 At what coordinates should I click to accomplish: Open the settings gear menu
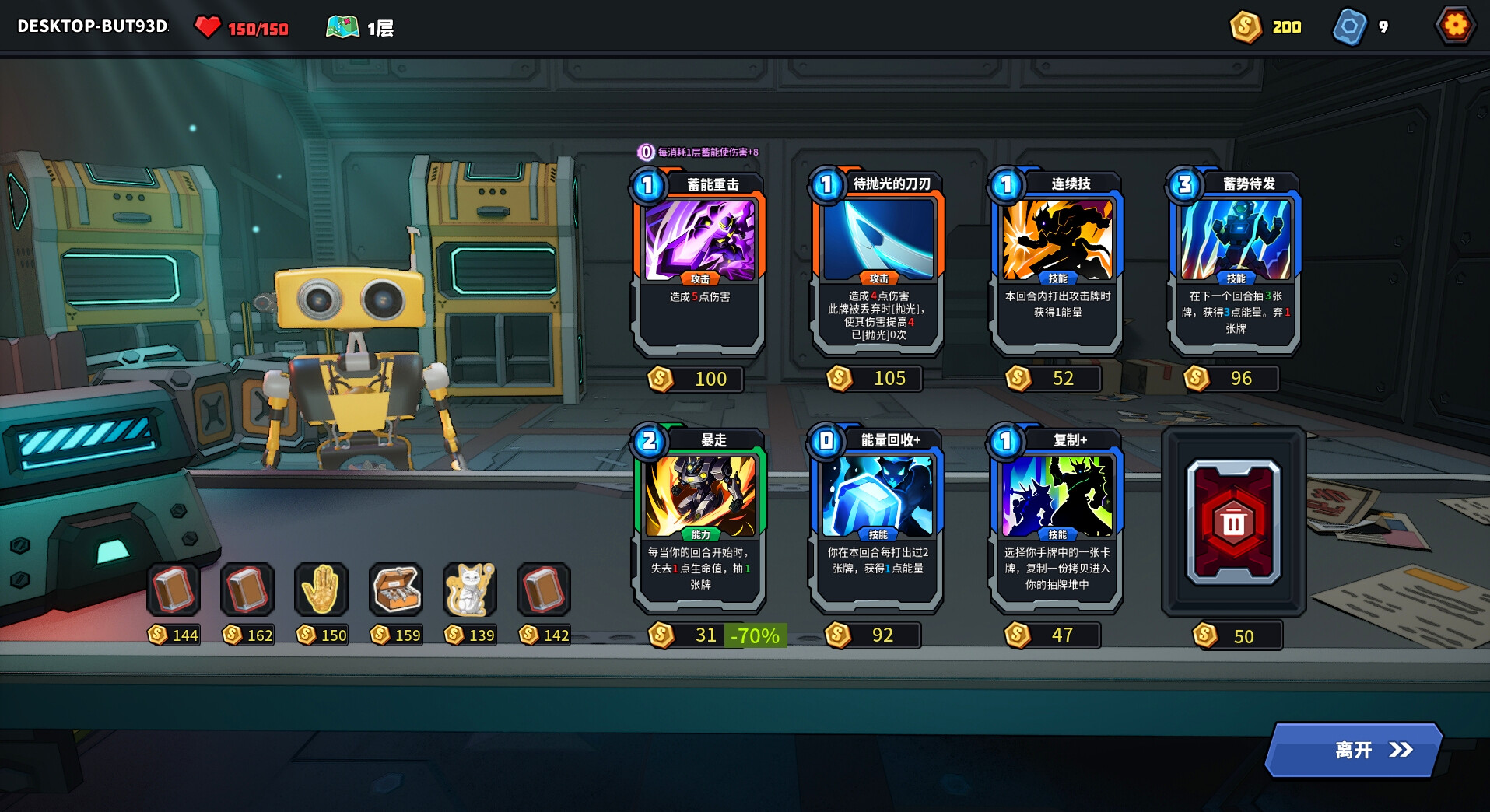[1455, 26]
